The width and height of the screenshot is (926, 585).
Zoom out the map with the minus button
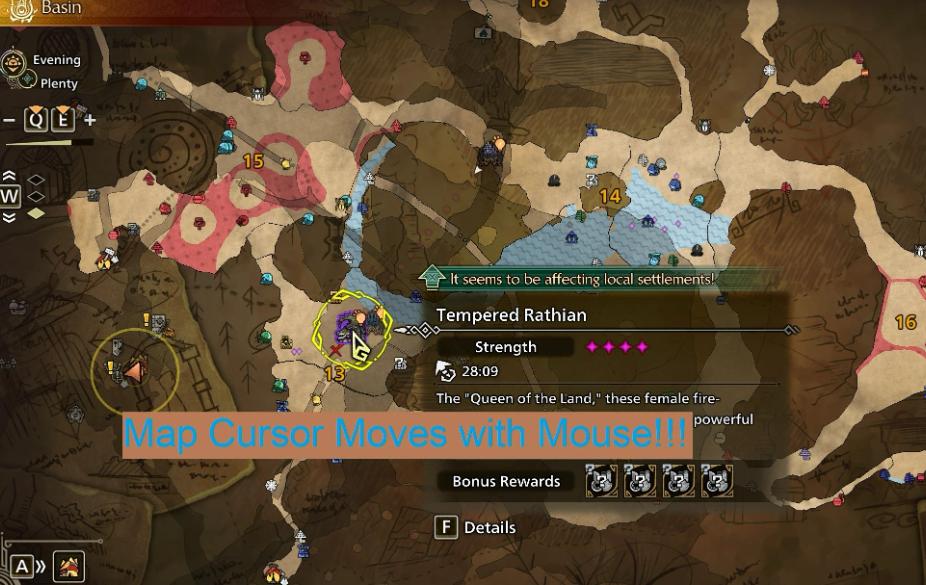9,121
